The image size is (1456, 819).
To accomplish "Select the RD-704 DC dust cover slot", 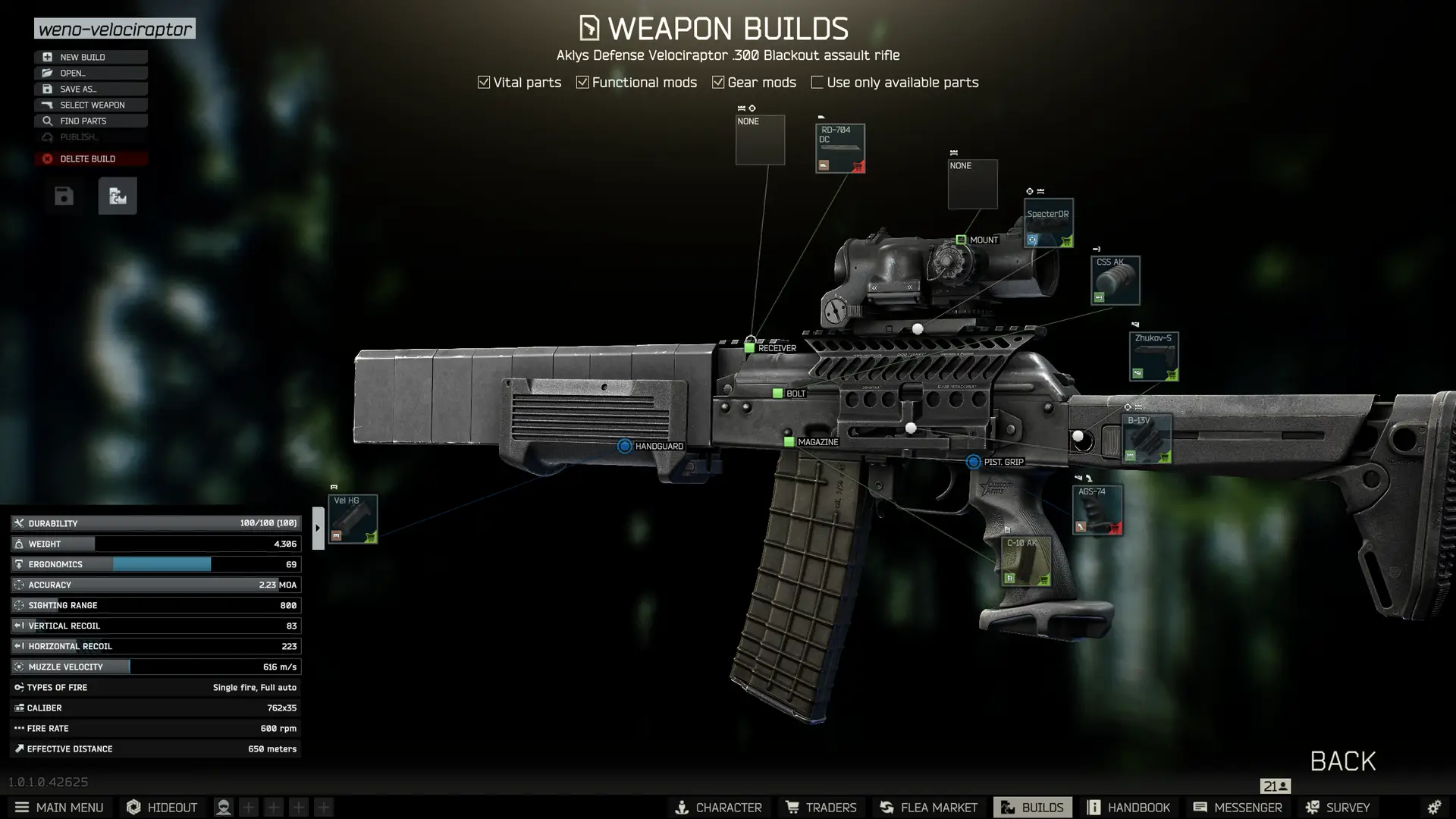I will click(839, 148).
